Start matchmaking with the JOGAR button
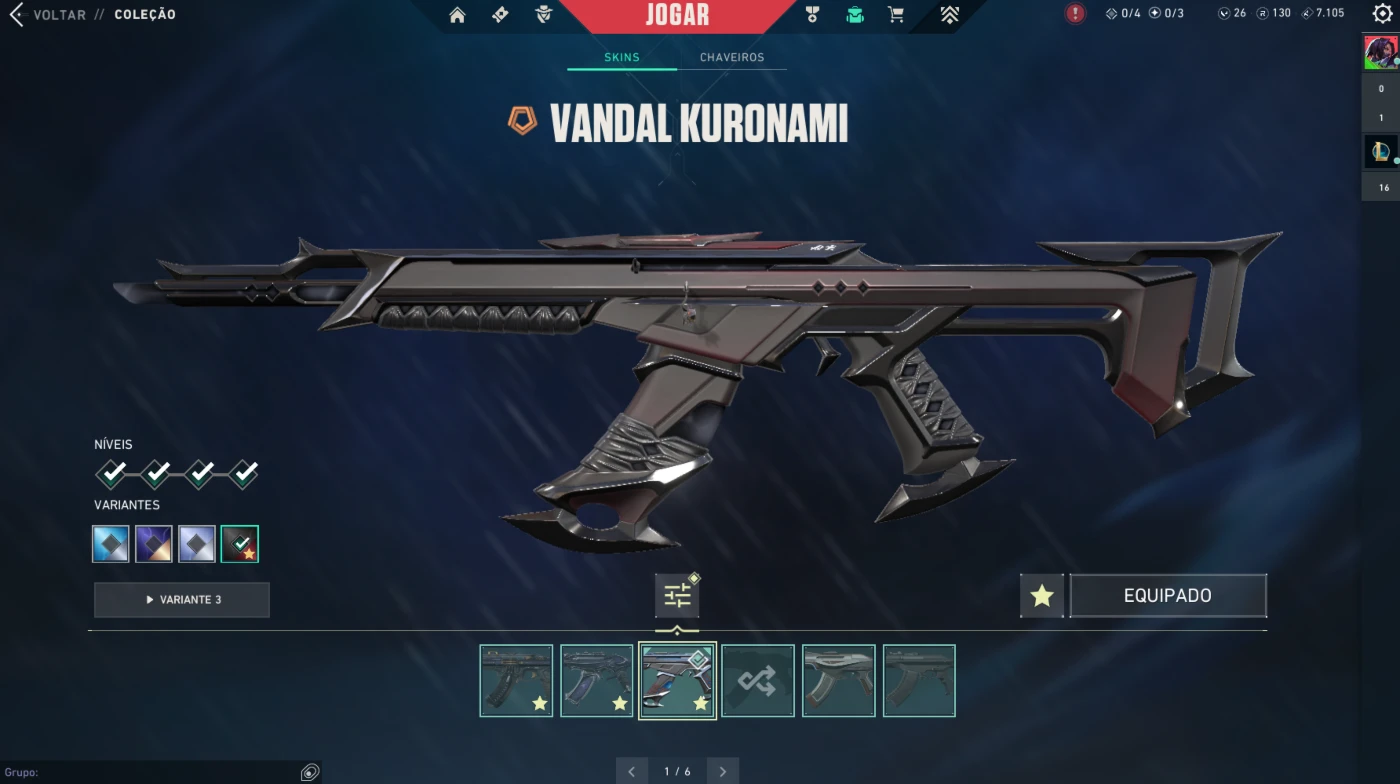This screenshot has height=784, width=1400. (677, 15)
